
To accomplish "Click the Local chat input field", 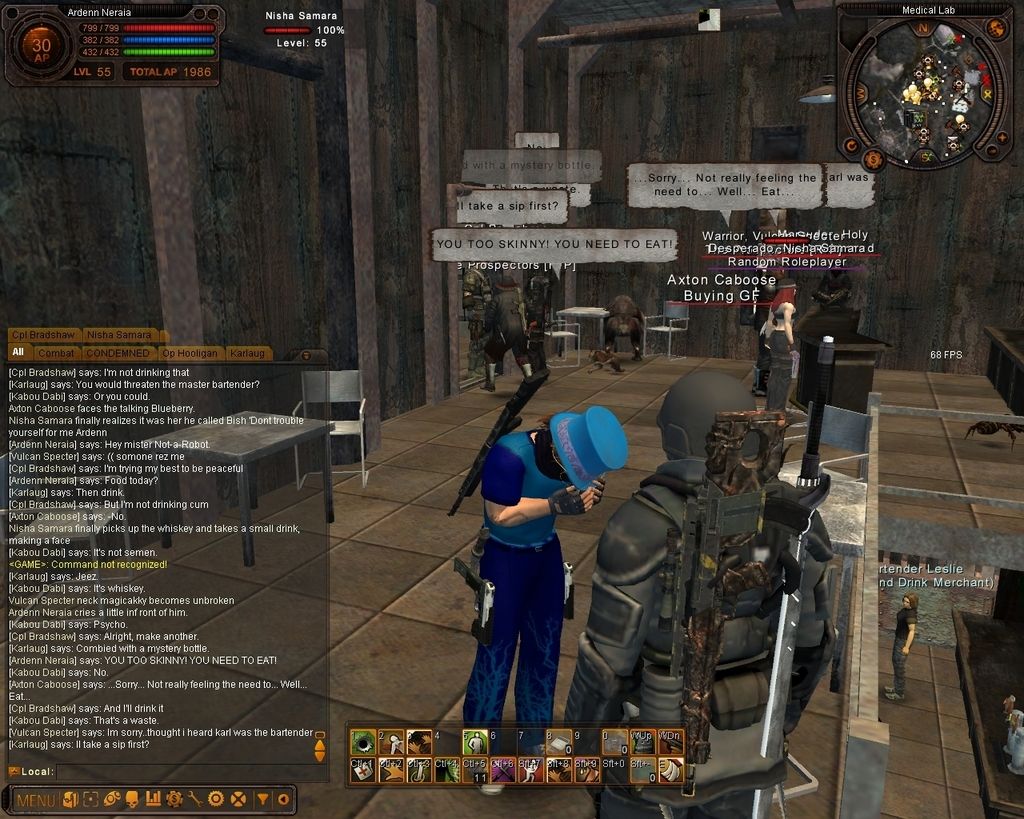I will click(180, 771).
